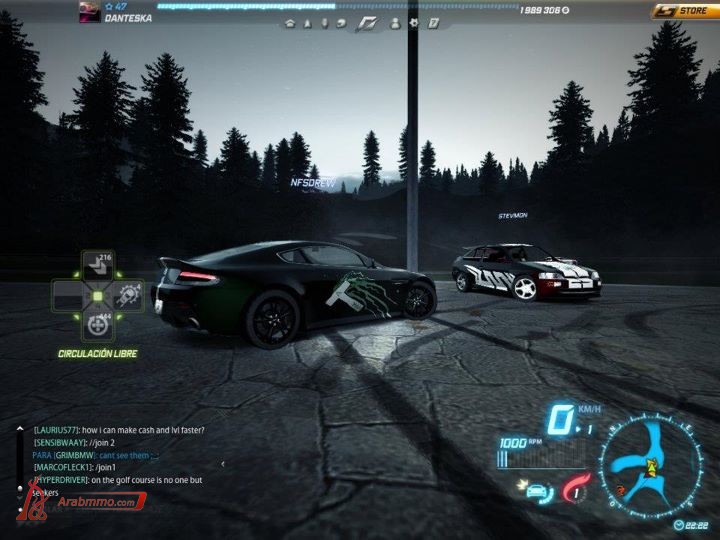Image resolution: width=720 pixels, height=540 pixels.
Task: Open the Store
Action: click(x=681, y=11)
